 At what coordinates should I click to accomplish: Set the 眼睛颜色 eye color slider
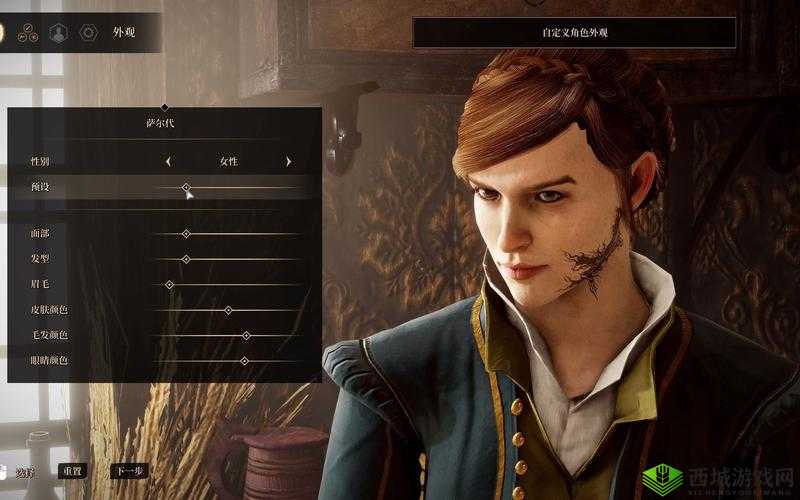pyautogui.click(x=244, y=360)
